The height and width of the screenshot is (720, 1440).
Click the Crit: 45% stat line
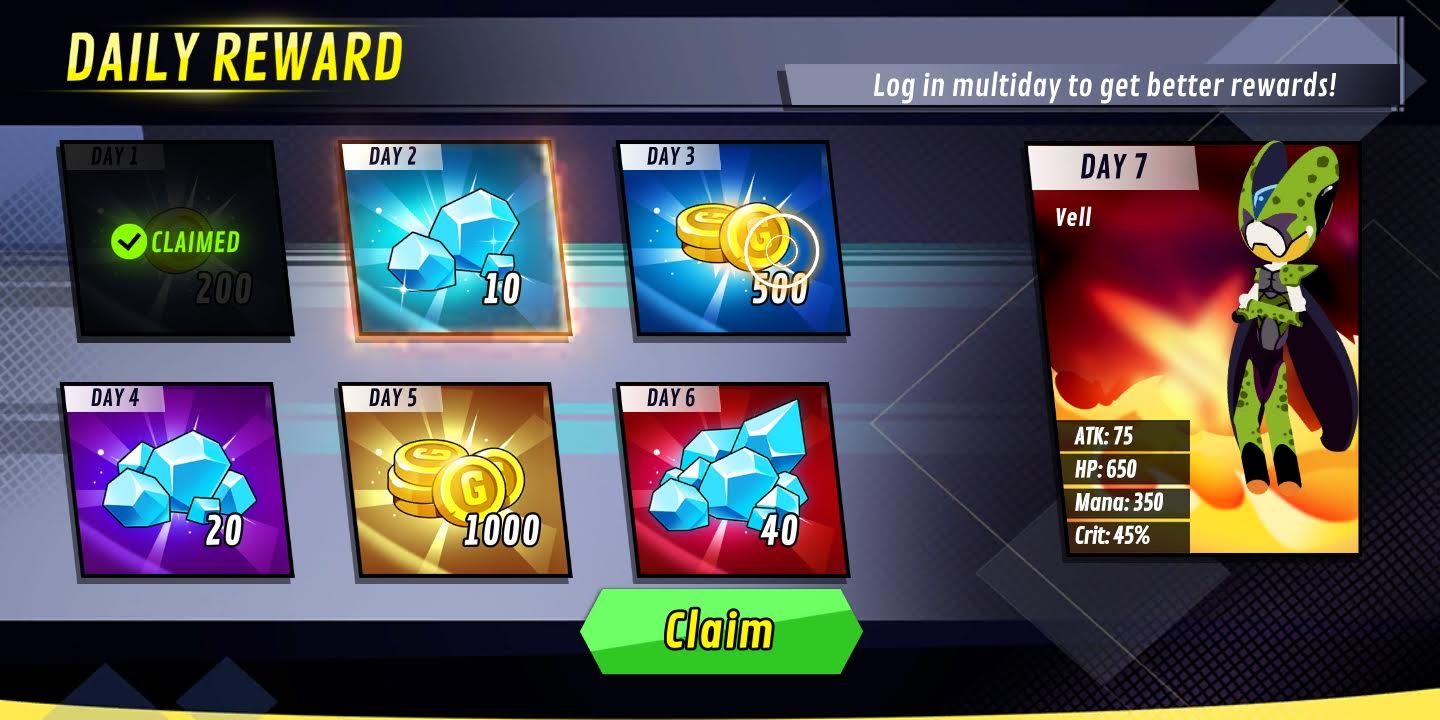(x=1113, y=534)
